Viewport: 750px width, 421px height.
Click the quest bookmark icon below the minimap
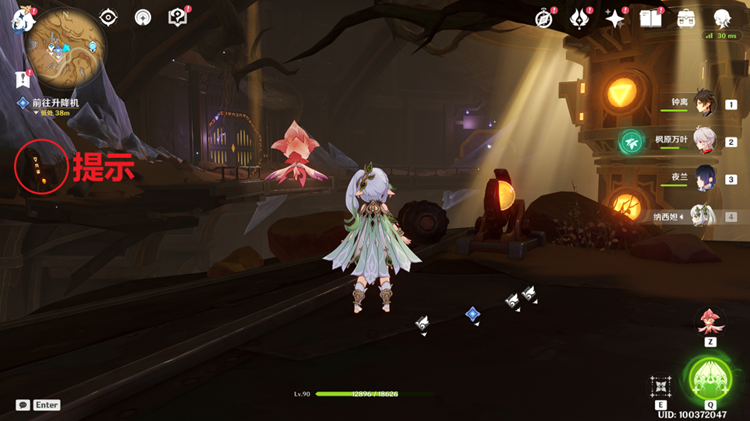tap(22, 78)
